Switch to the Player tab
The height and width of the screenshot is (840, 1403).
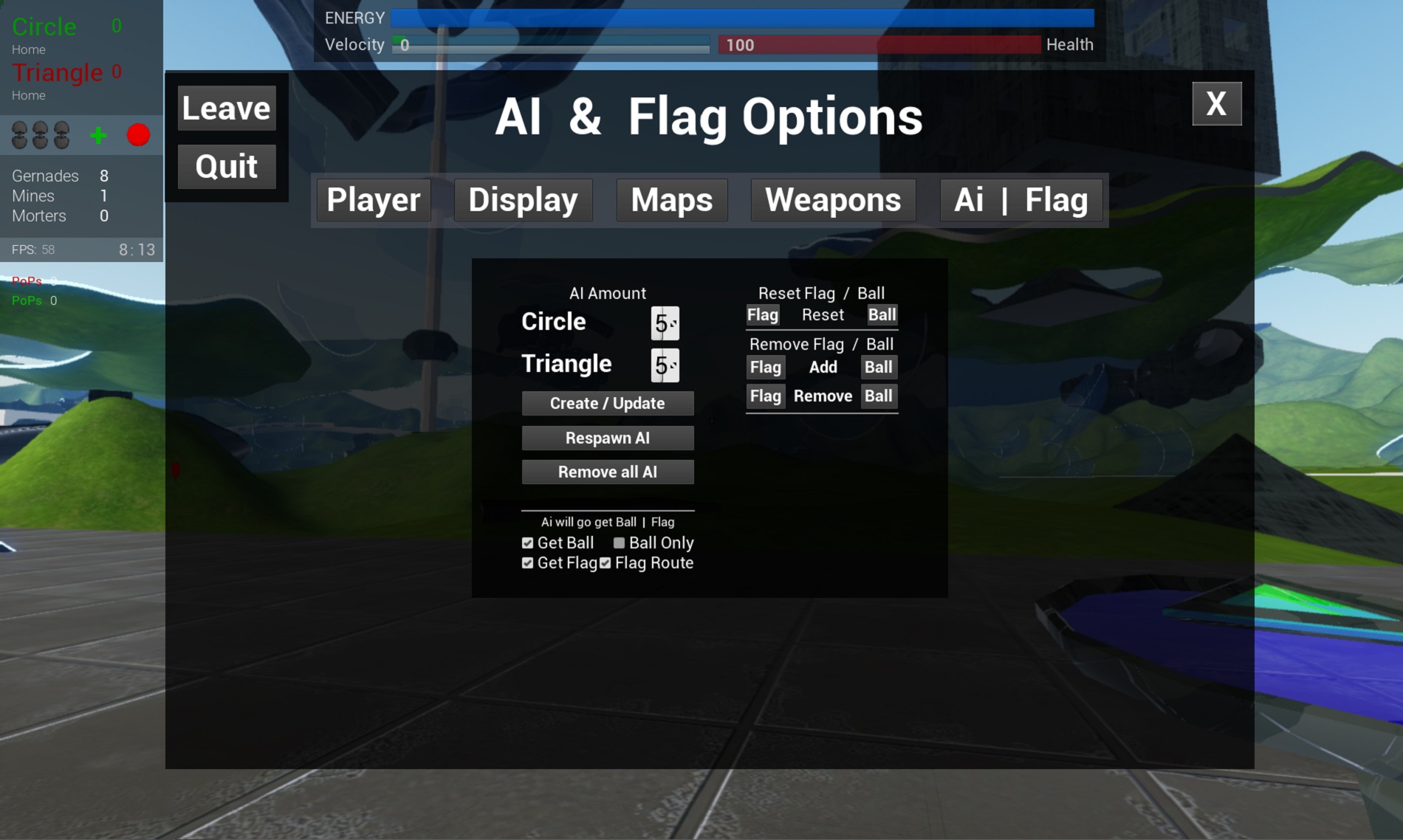tap(374, 200)
